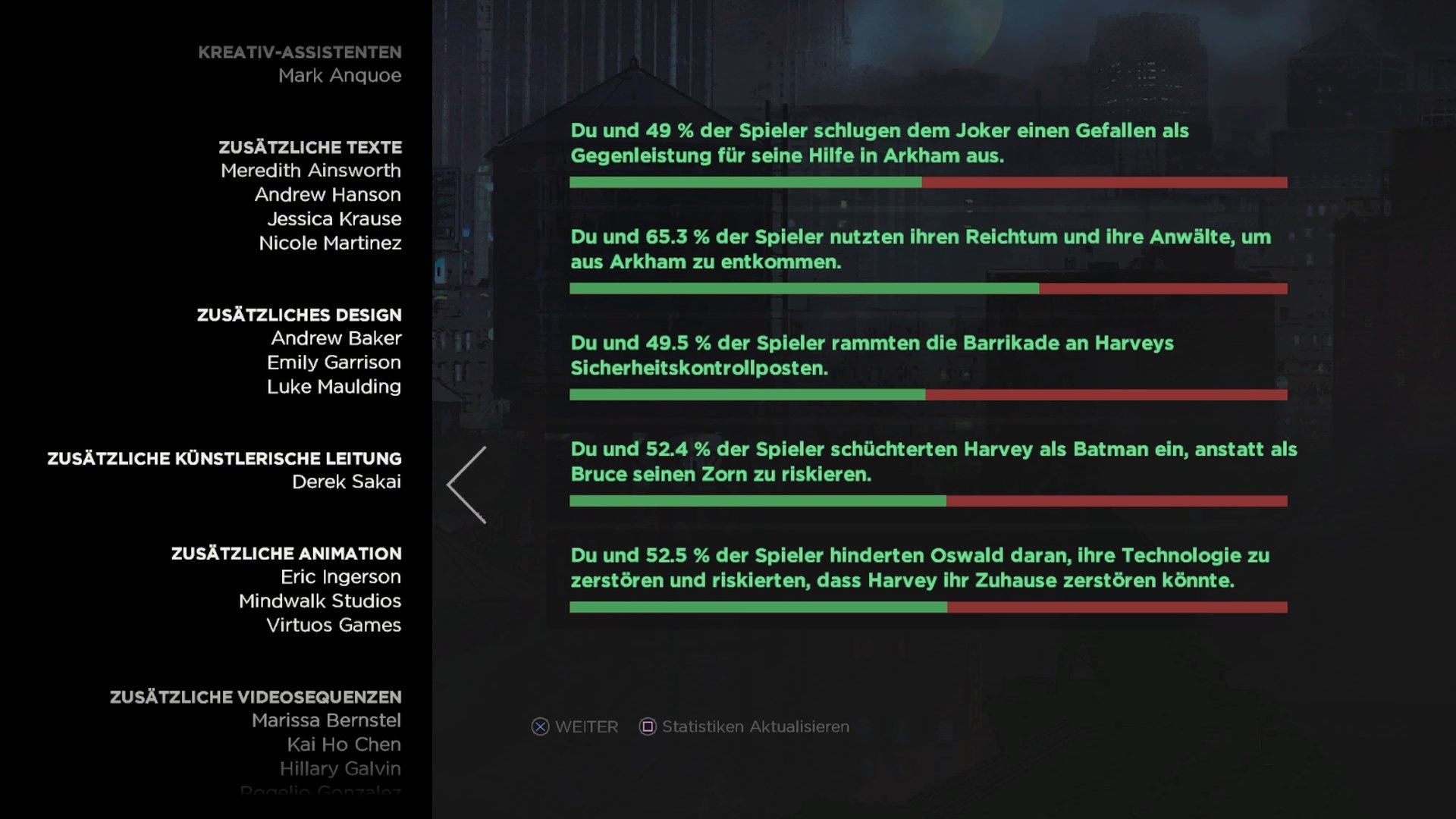Viewport: 1456px width, 819px height.
Task: Click Mindwalk Studios in the animation credits
Action: coord(320,601)
